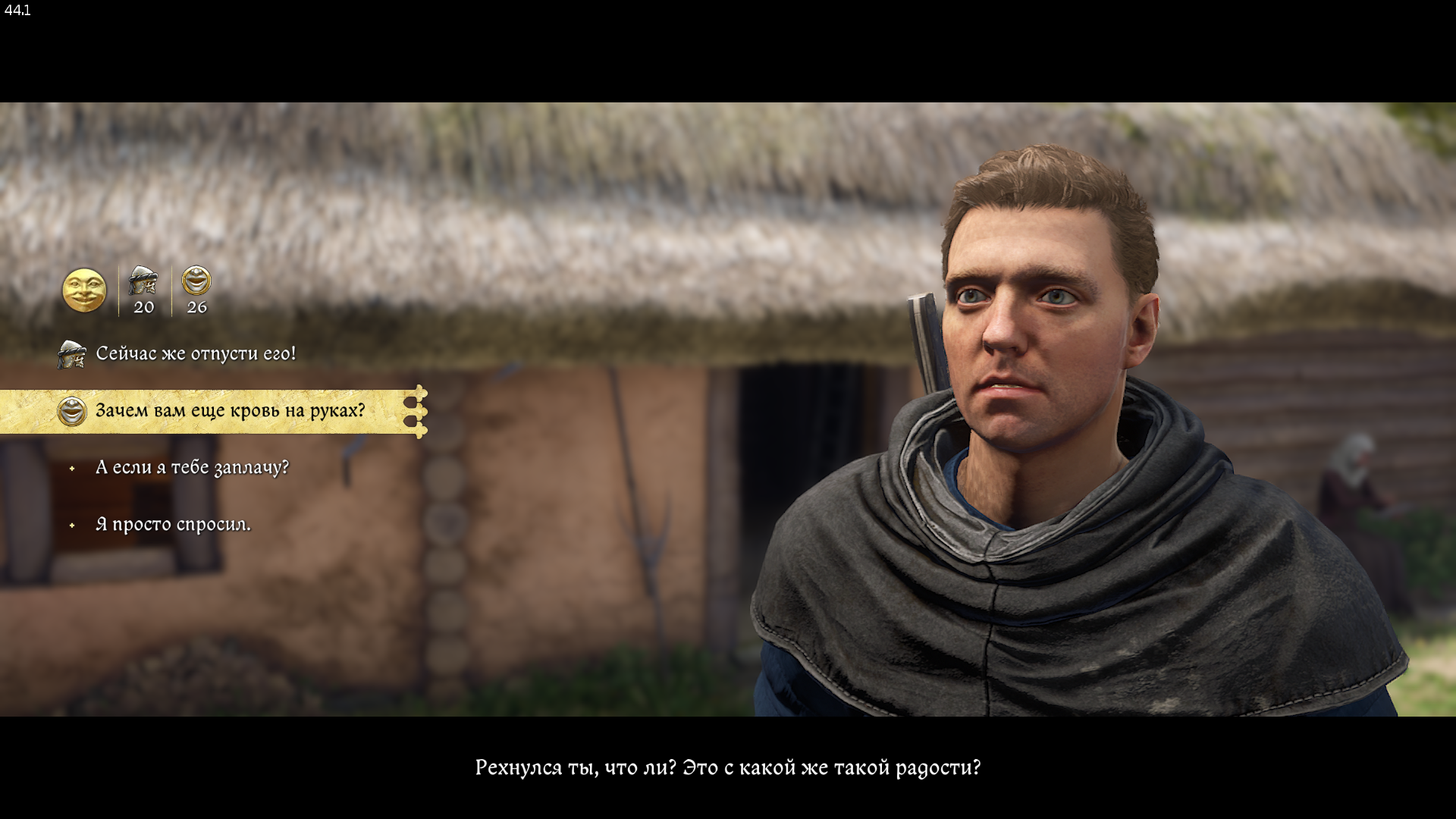Select "Зачем вам еще кровь на руках?" option
This screenshot has width=1456, height=819.
click(x=230, y=411)
